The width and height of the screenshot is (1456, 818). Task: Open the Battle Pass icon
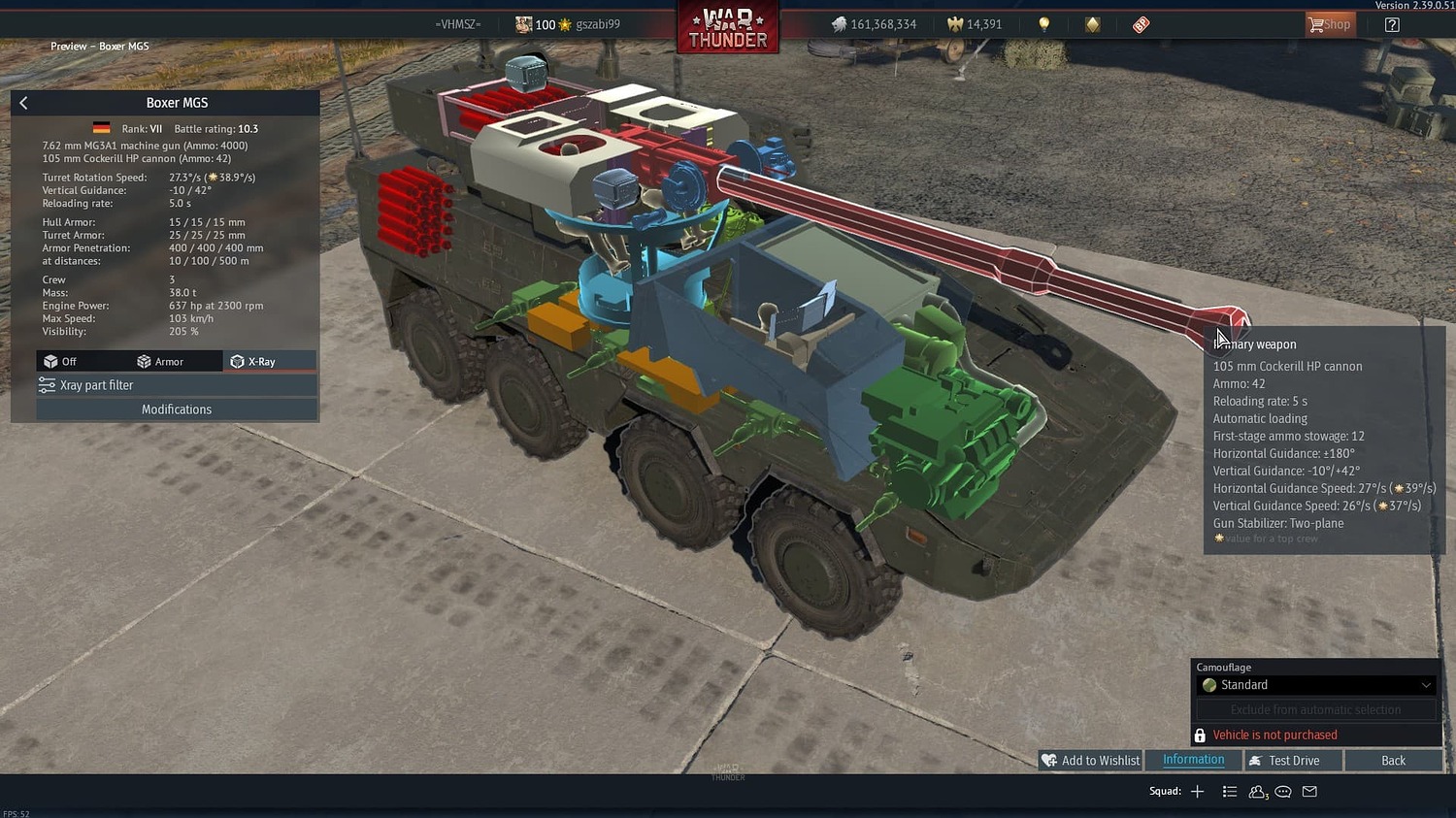[1141, 23]
